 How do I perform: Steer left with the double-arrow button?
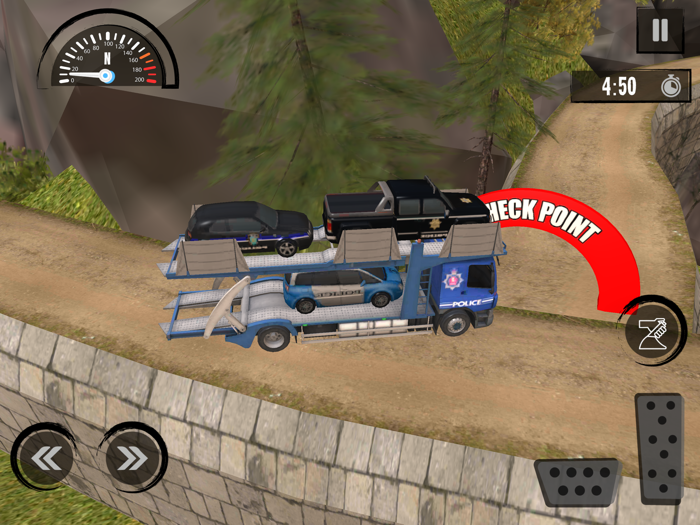click(x=42, y=459)
